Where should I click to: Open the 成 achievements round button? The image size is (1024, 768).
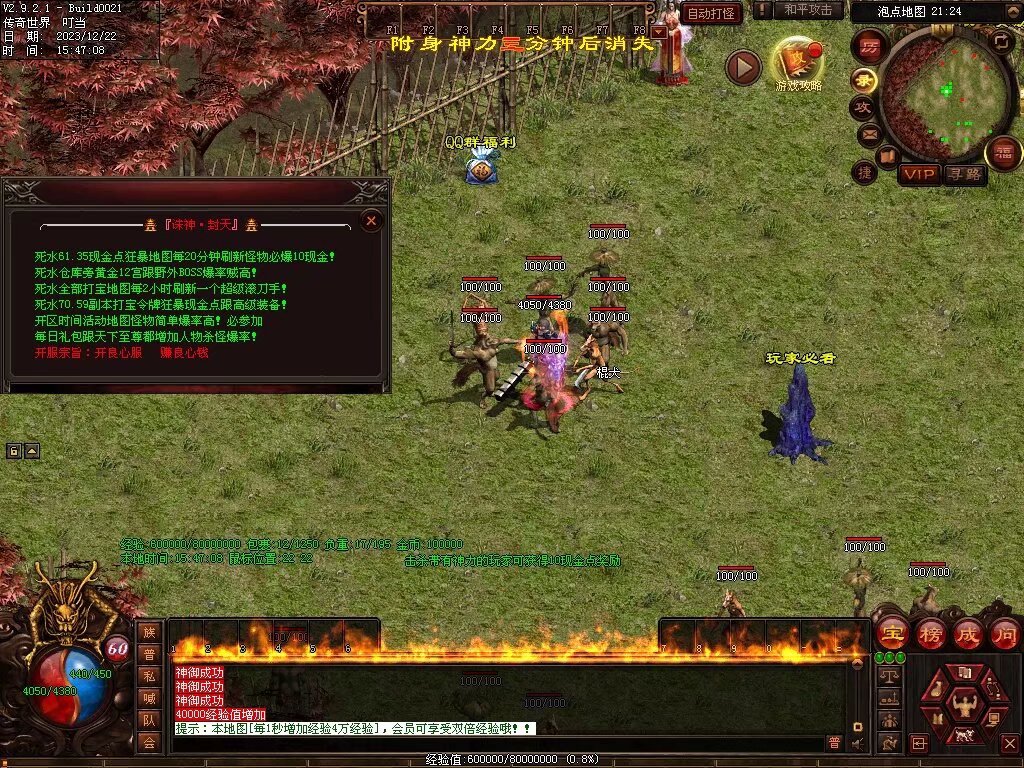pos(968,633)
